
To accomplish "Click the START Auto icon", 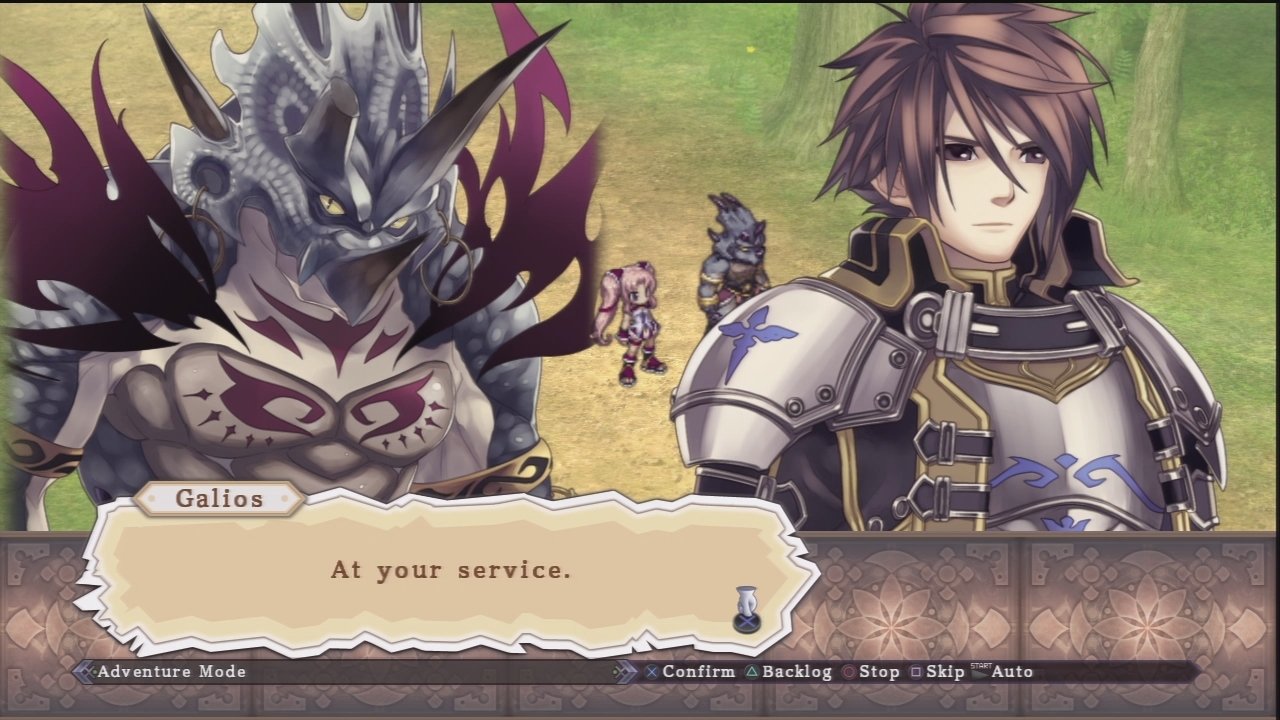I will 981,671.
